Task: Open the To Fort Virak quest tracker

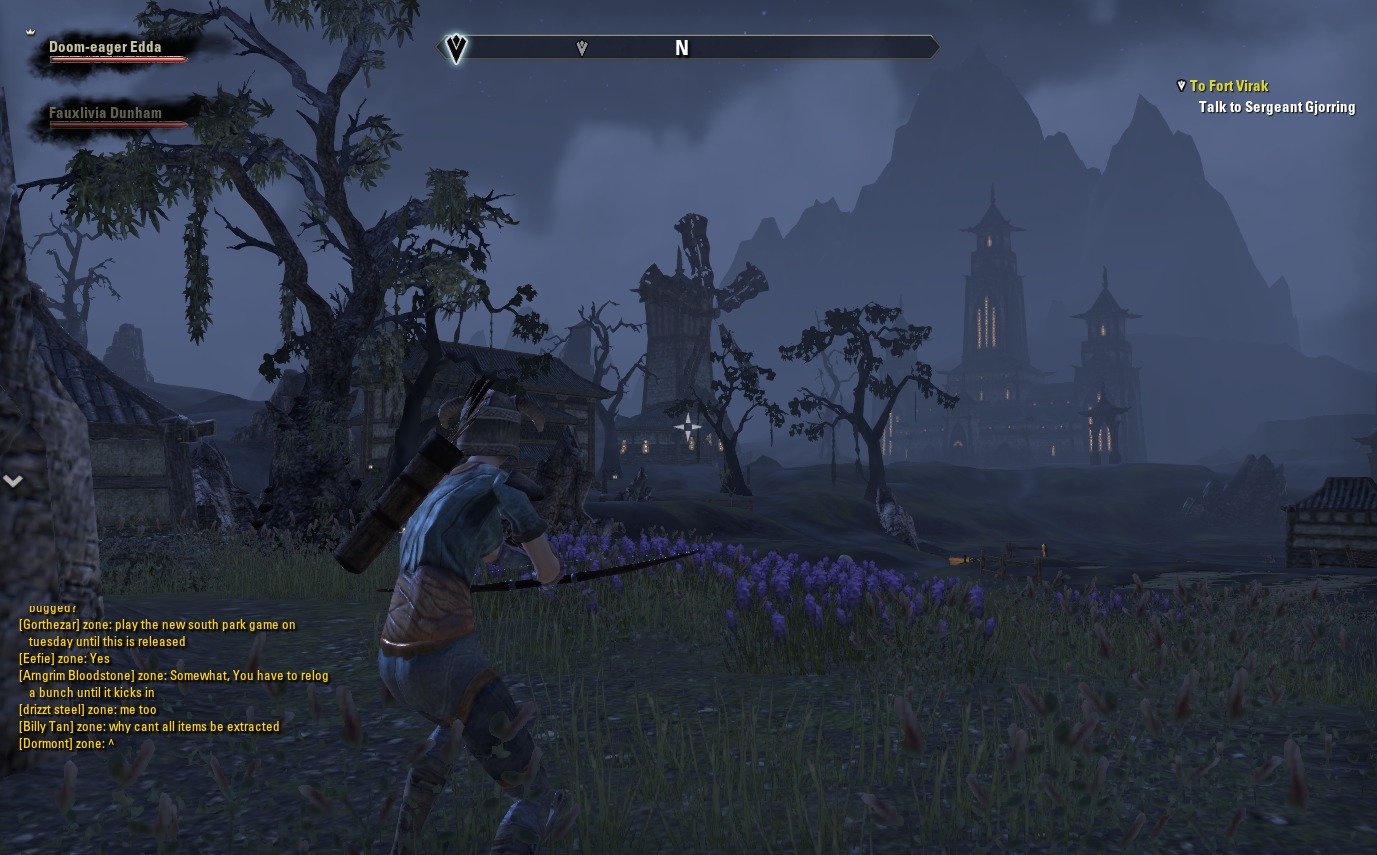Action: tap(1228, 86)
